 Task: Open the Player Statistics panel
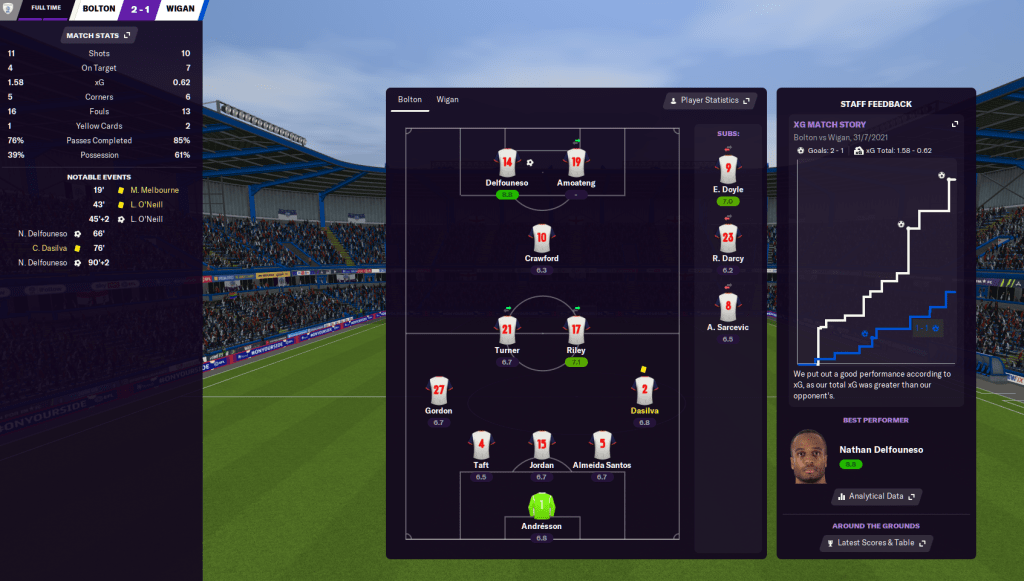pyautogui.click(x=709, y=100)
